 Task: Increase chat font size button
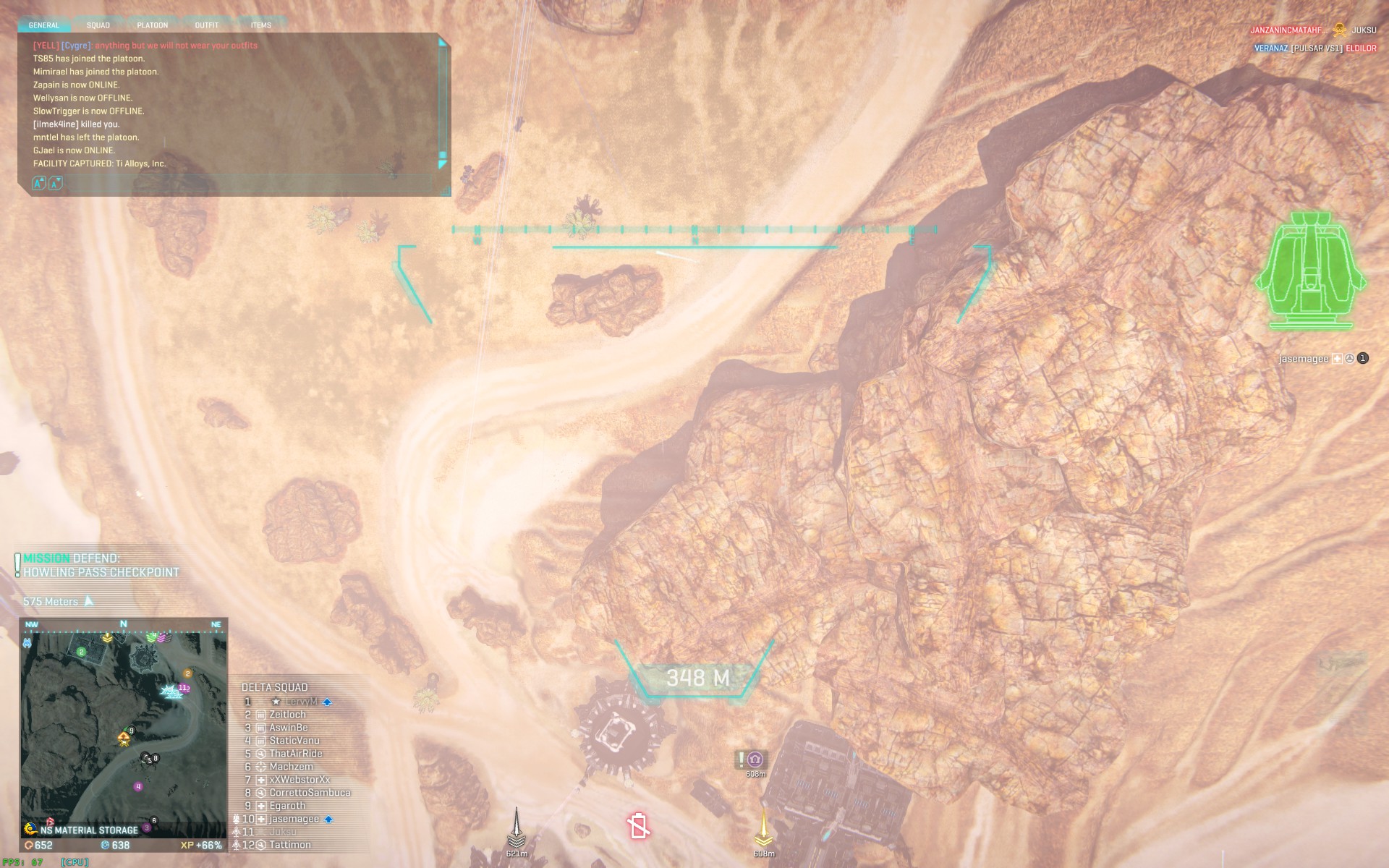(x=40, y=184)
